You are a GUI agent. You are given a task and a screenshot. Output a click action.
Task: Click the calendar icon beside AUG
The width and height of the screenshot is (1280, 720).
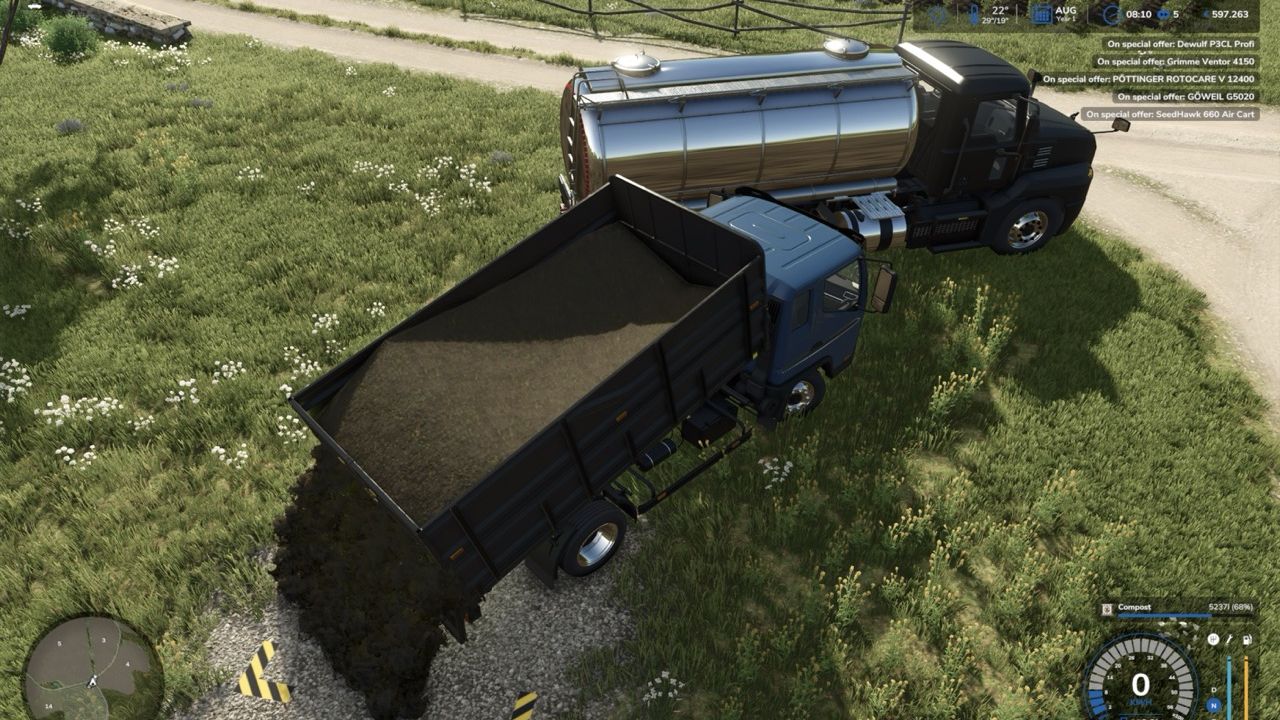click(1041, 14)
